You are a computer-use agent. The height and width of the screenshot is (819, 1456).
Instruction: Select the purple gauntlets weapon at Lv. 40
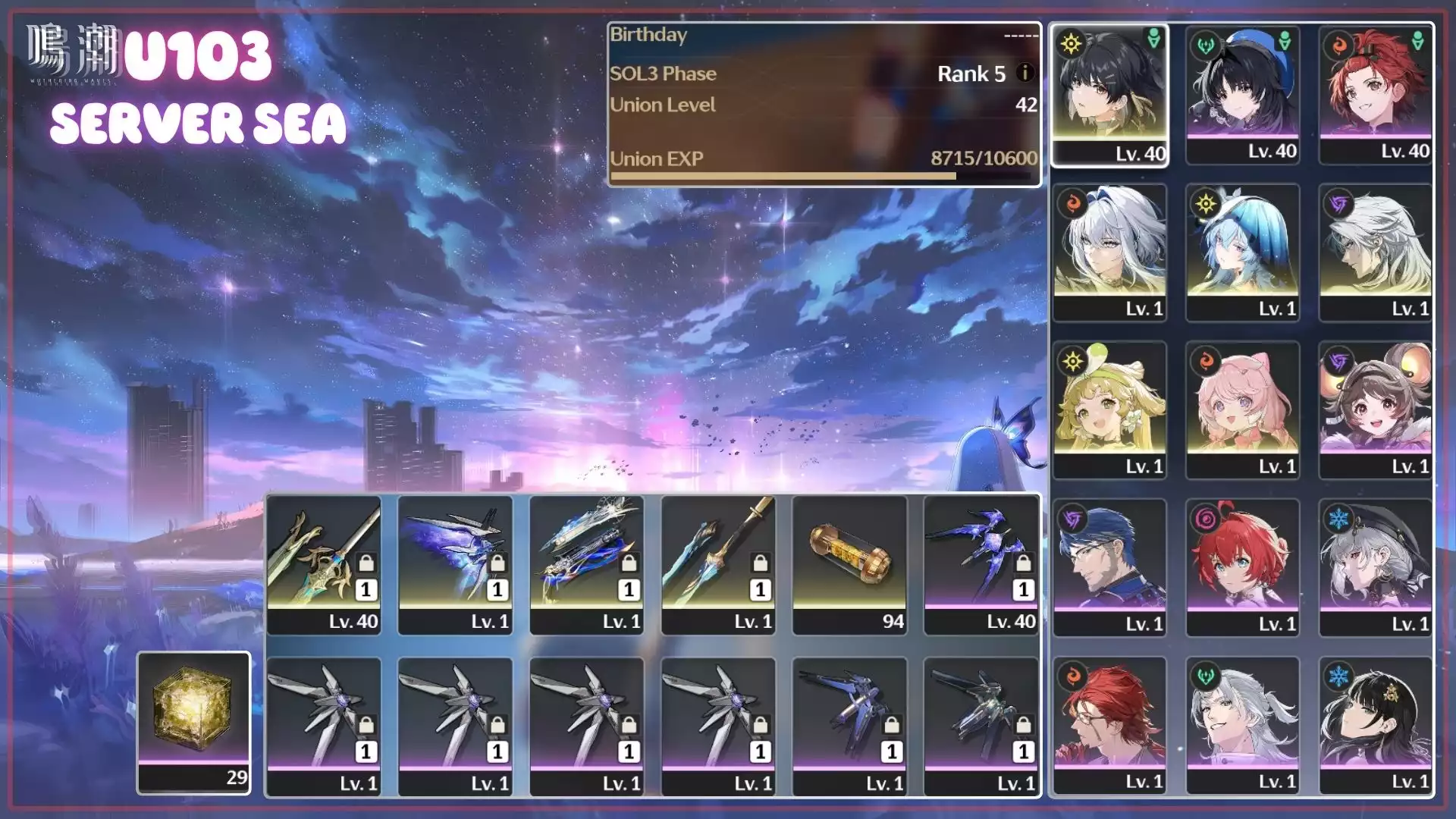[x=981, y=565]
